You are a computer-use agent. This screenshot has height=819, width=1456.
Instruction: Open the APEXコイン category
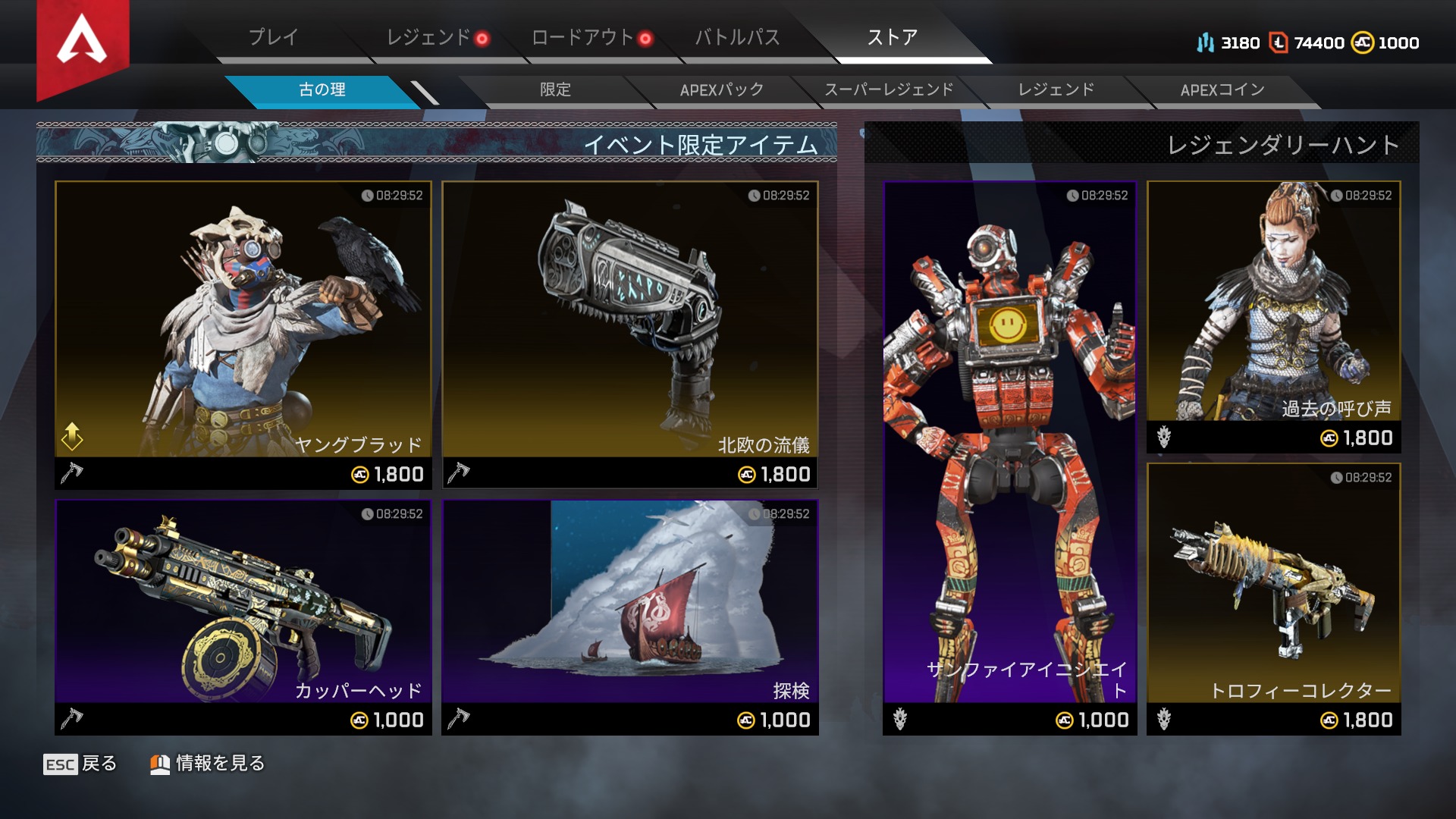coord(1222,90)
